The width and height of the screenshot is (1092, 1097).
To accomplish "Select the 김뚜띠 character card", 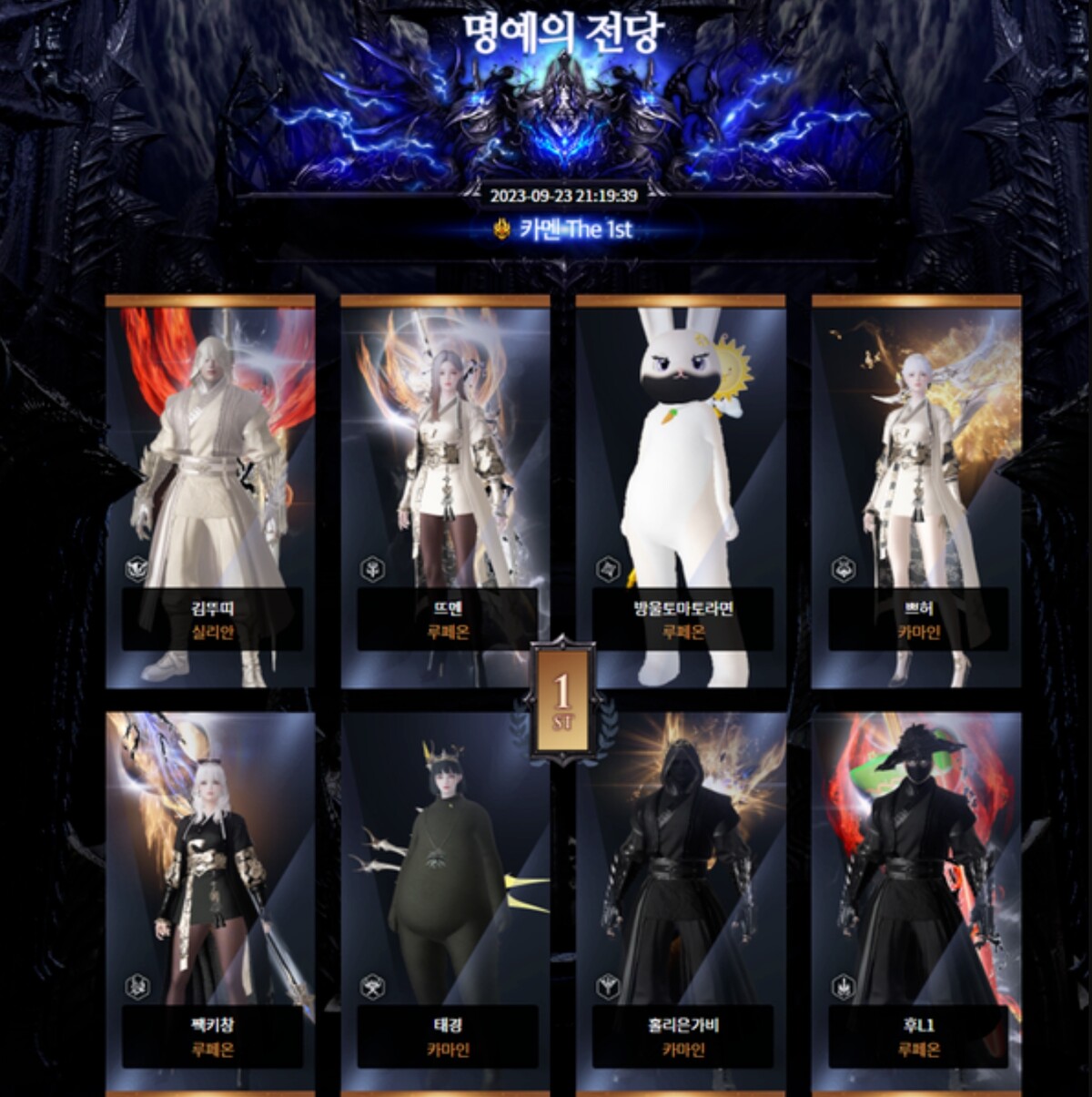I will tap(211, 492).
